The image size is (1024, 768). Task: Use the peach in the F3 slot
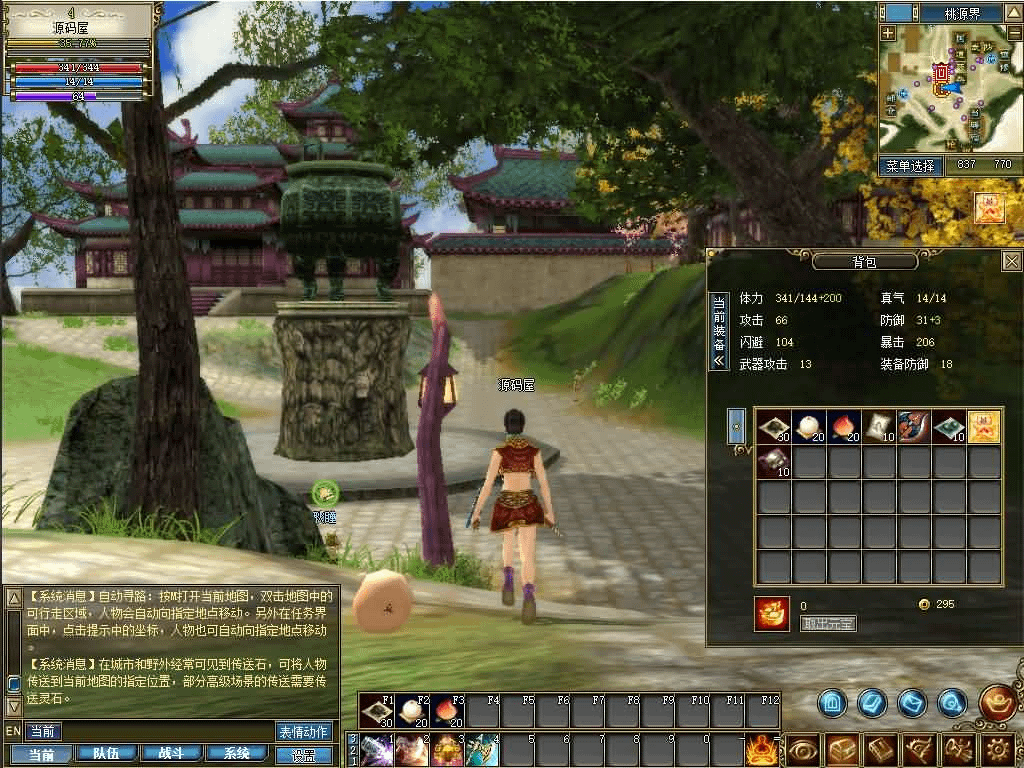tap(446, 711)
